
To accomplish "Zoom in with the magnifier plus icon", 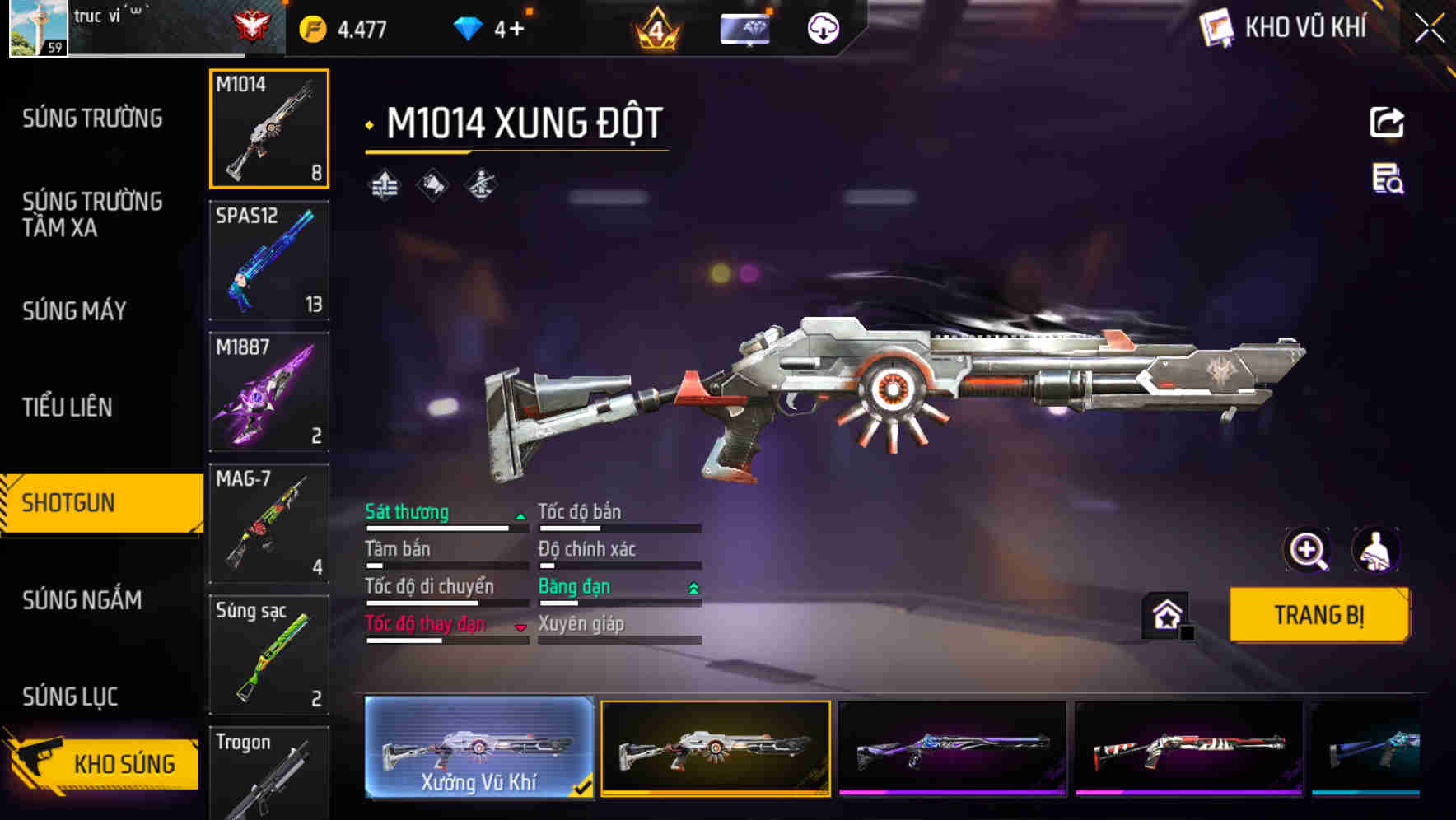I will (x=1307, y=550).
